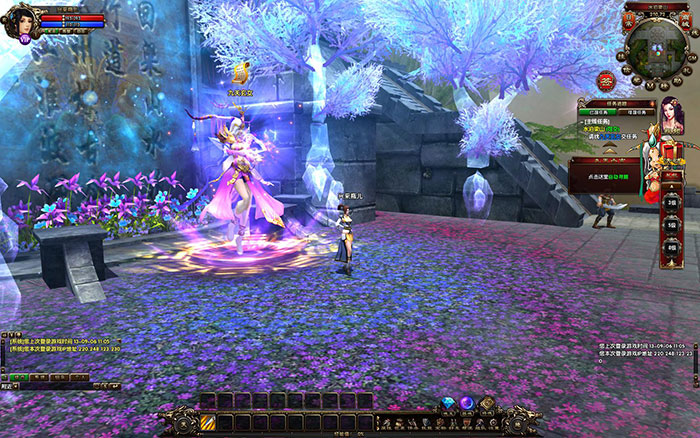Open the golden emblem icon beside purple orb
This screenshot has width=700, height=438.
(x=487, y=403)
